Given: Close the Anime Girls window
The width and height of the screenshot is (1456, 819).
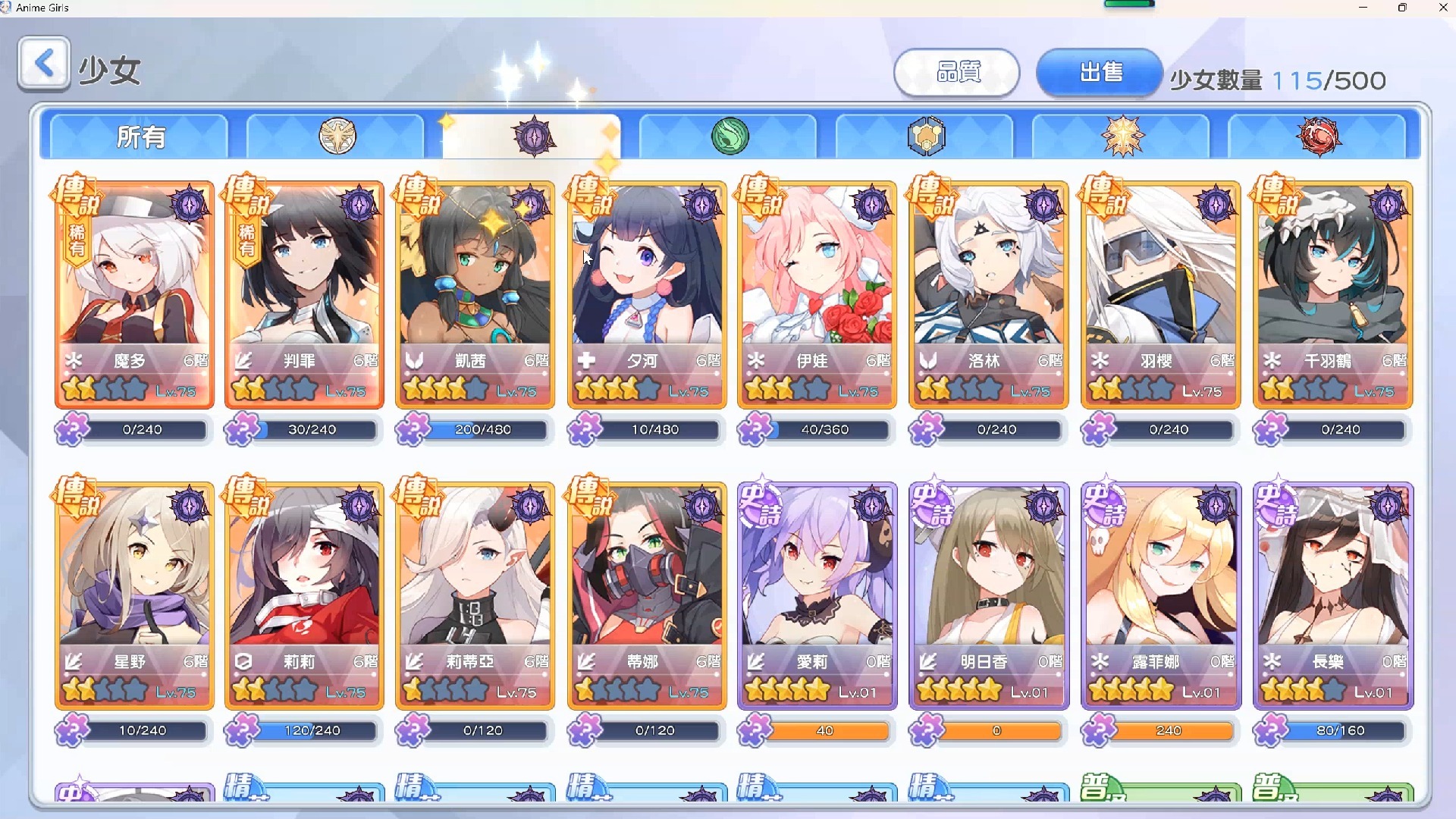Looking at the screenshot, I should 1442,8.
